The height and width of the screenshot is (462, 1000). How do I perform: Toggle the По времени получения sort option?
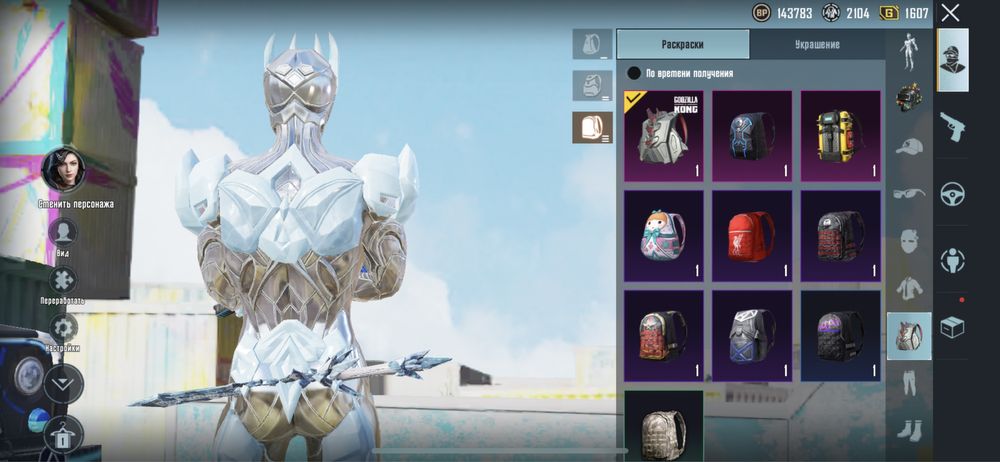coord(634,73)
